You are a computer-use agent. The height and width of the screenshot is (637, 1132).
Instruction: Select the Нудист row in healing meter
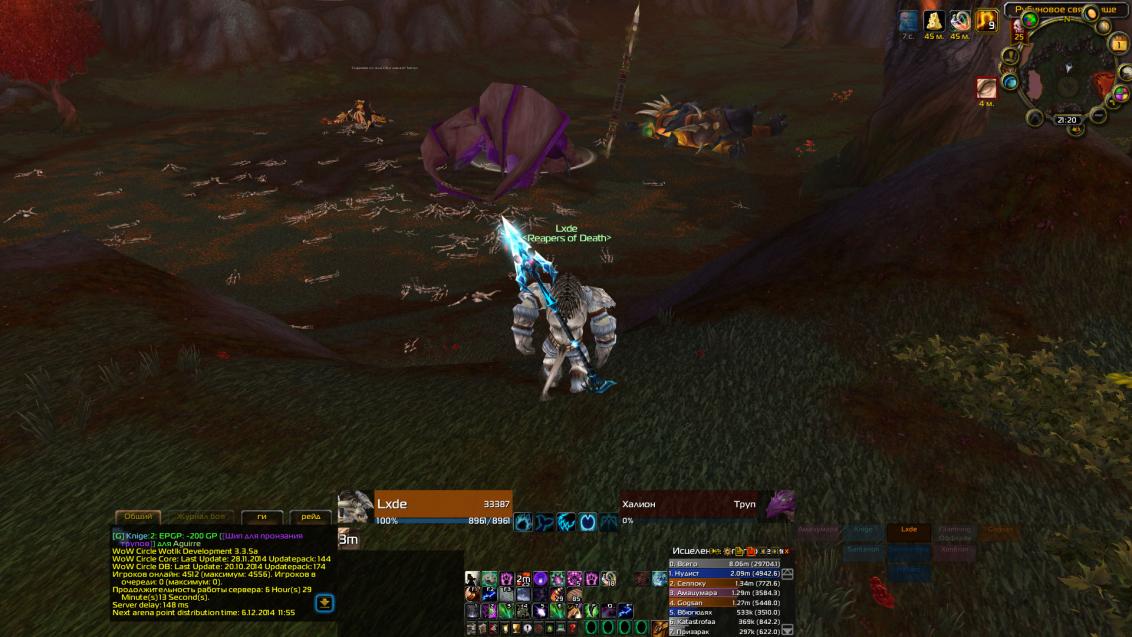(x=727, y=573)
